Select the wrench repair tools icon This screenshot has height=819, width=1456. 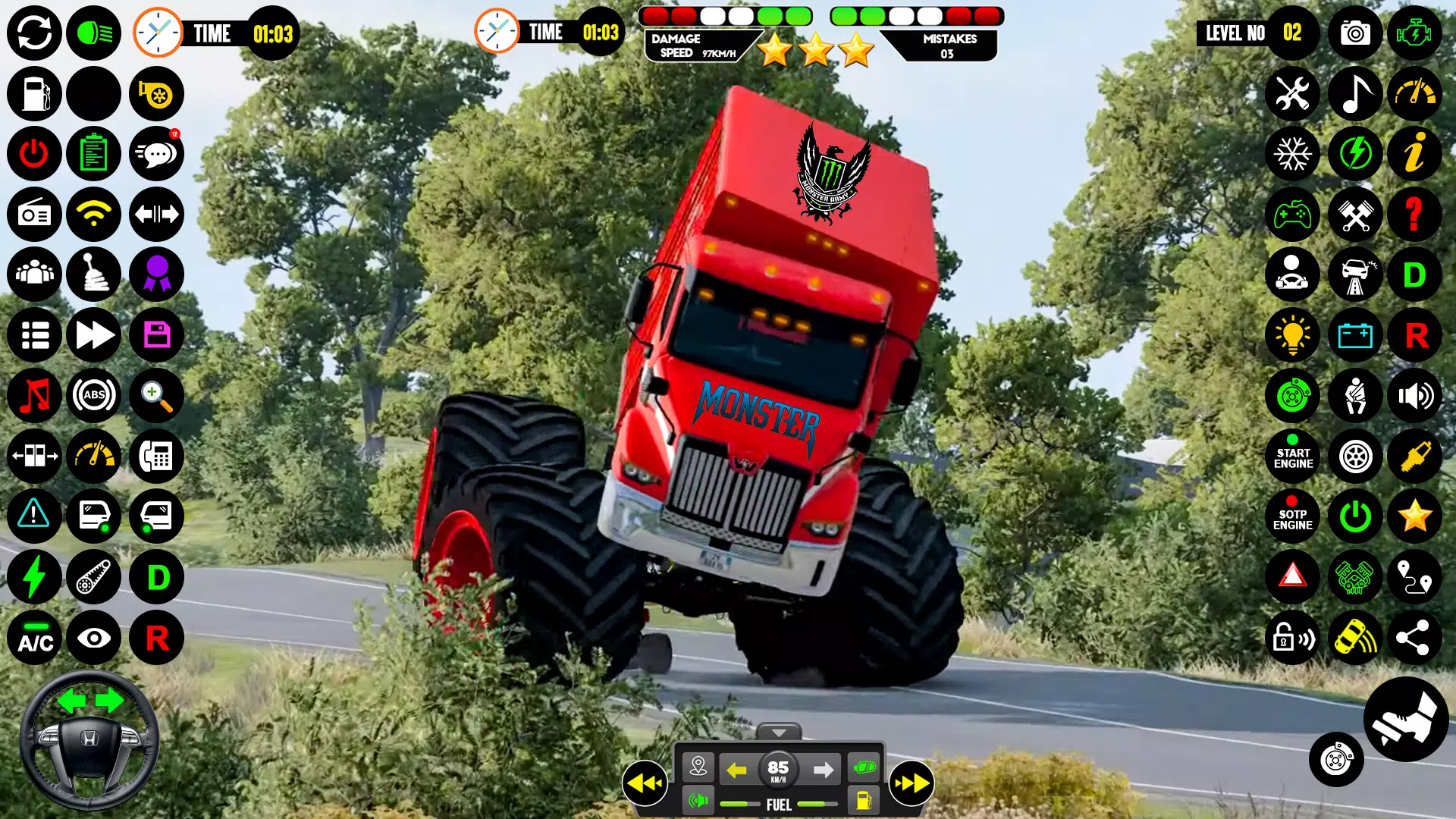[x=1293, y=94]
